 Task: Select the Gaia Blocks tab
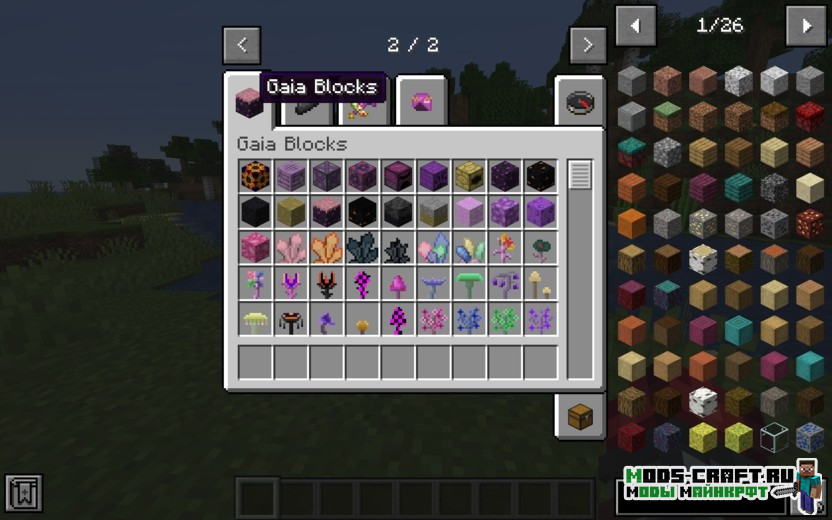click(x=247, y=101)
